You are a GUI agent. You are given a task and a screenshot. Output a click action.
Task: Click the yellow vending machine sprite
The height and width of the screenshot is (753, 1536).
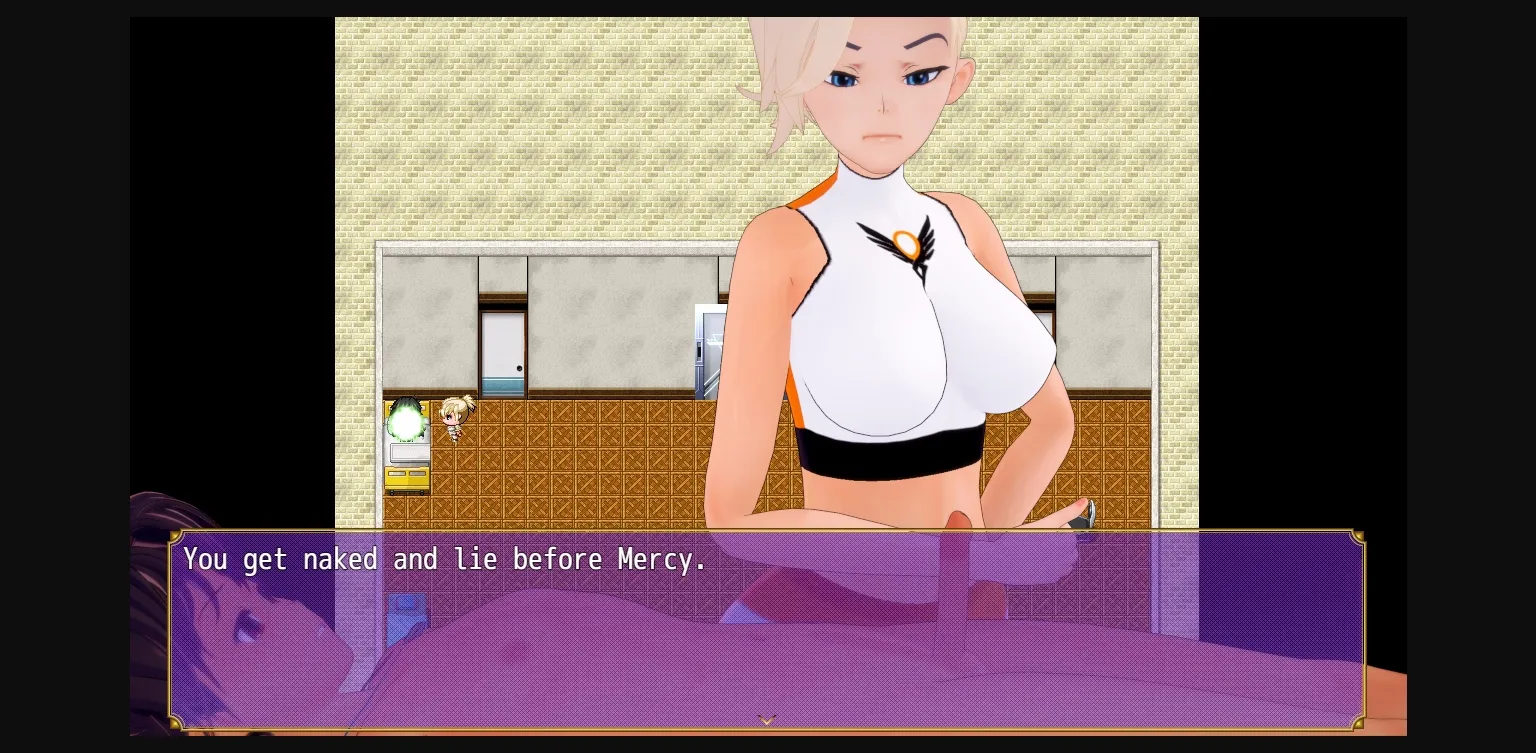408,480
